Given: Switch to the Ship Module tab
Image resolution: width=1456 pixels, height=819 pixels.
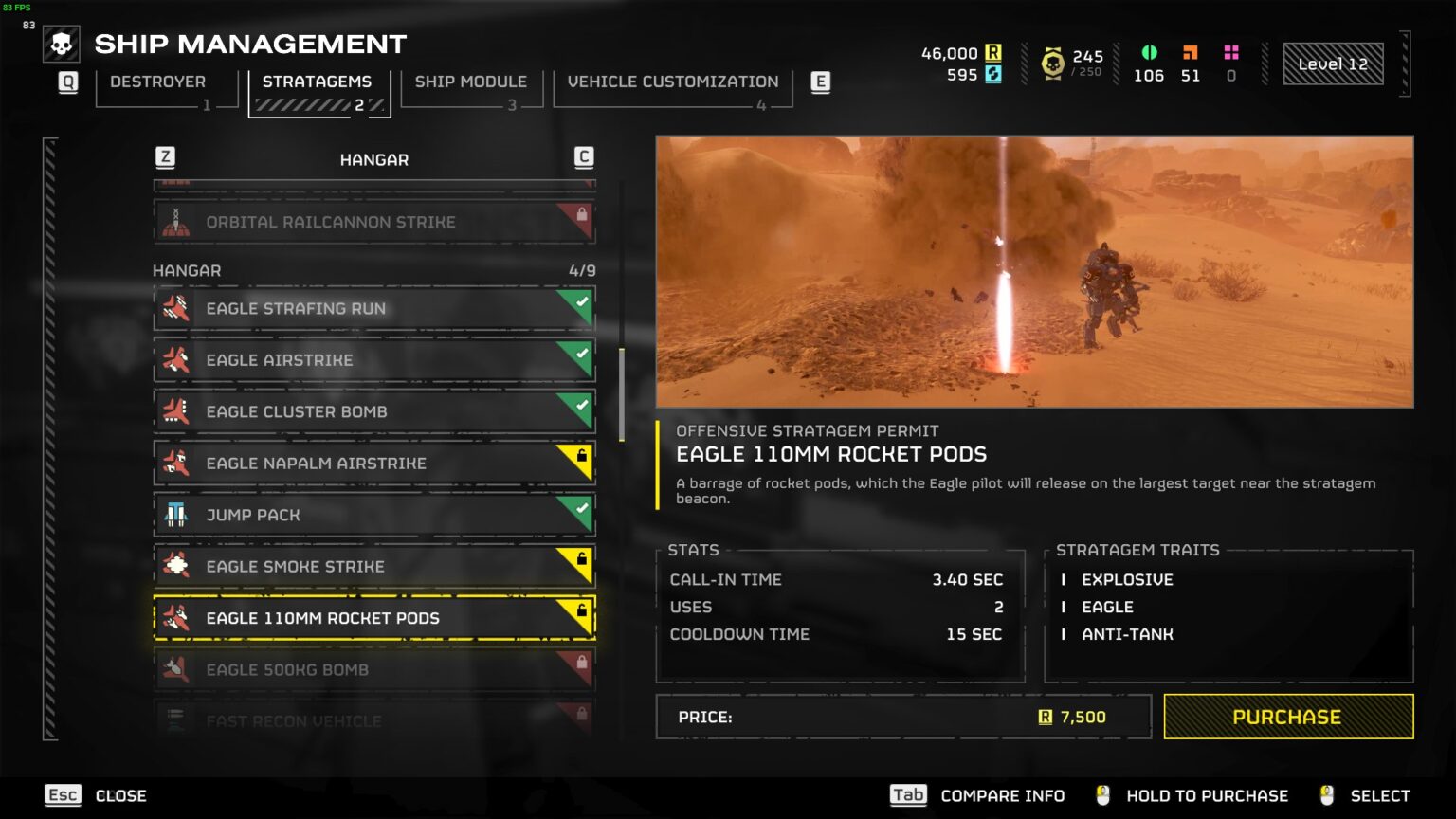Looking at the screenshot, I should coord(471,82).
